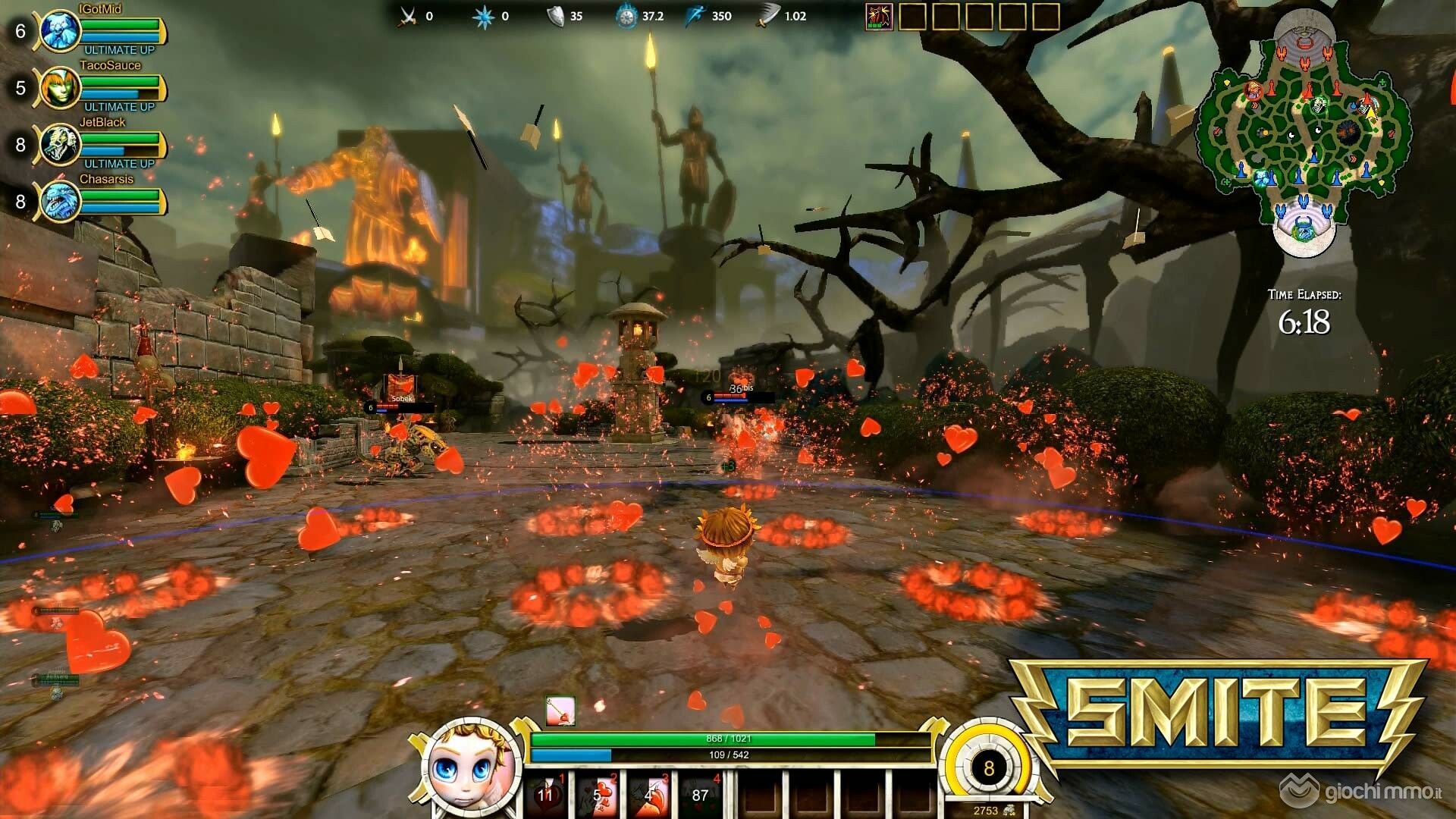
Task: Click the level 8 experience ring
Action: point(988,768)
